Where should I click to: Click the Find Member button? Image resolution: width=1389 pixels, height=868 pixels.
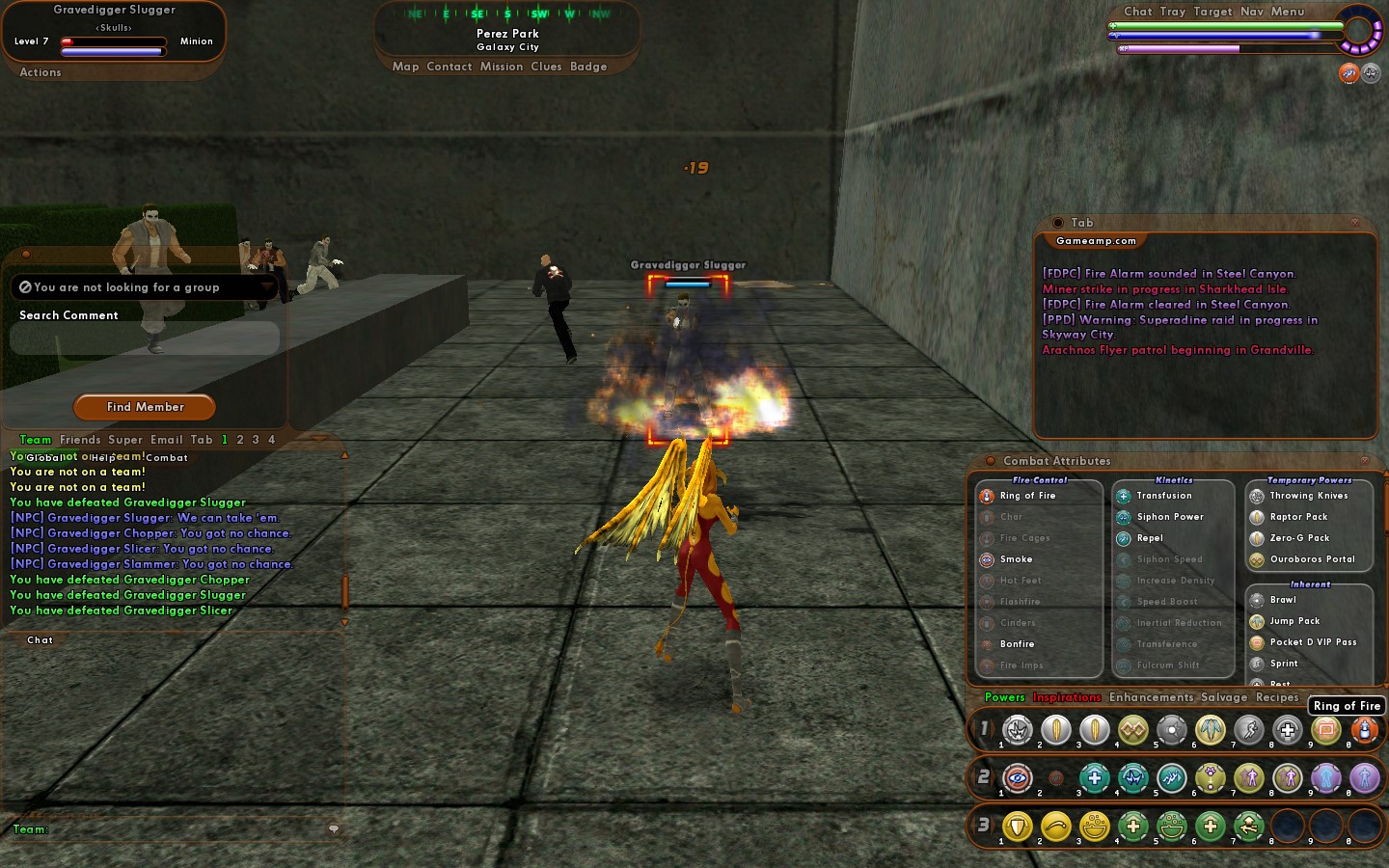click(145, 407)
